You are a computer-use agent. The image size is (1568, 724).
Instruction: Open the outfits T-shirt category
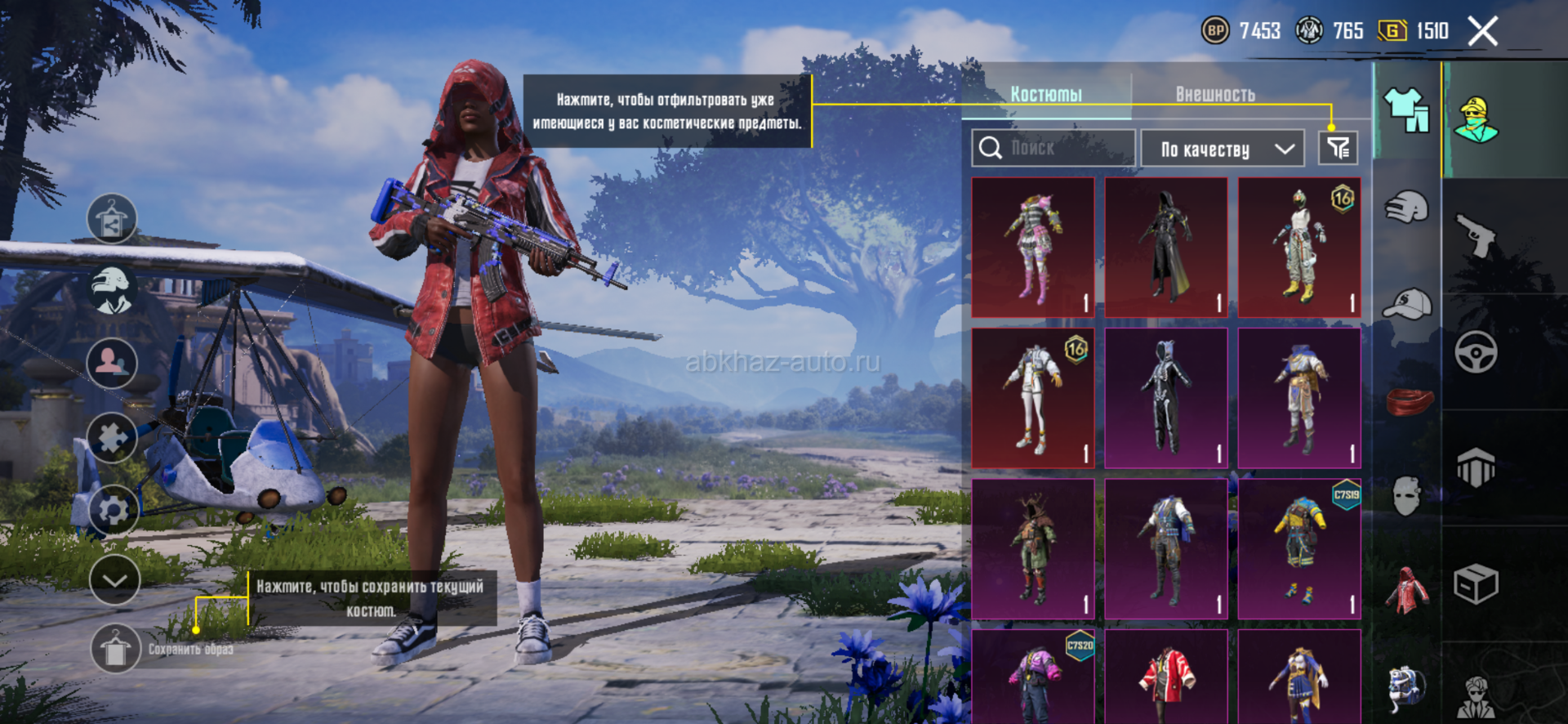[1406, 110]
